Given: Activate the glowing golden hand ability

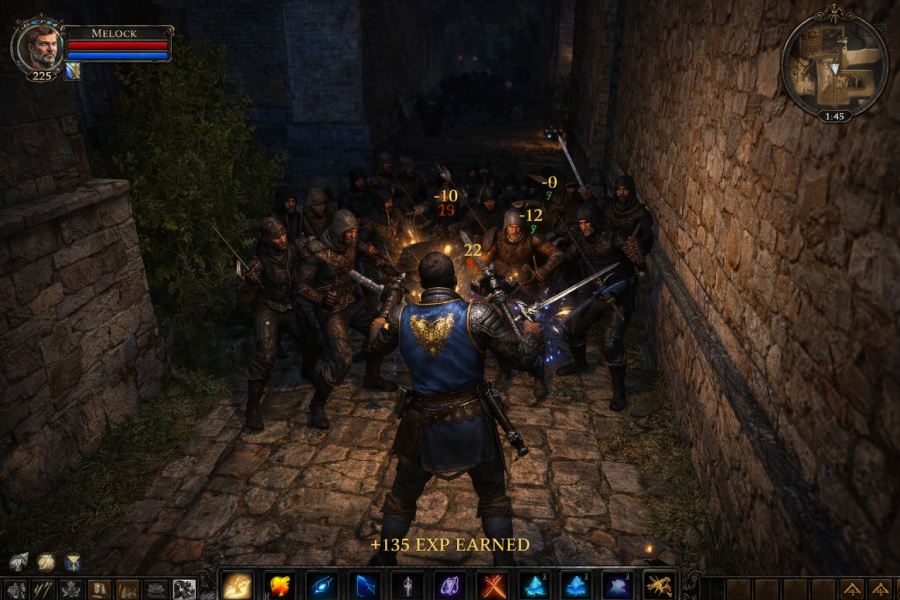Looking at the screenshot, I should (x=237, y=585).
